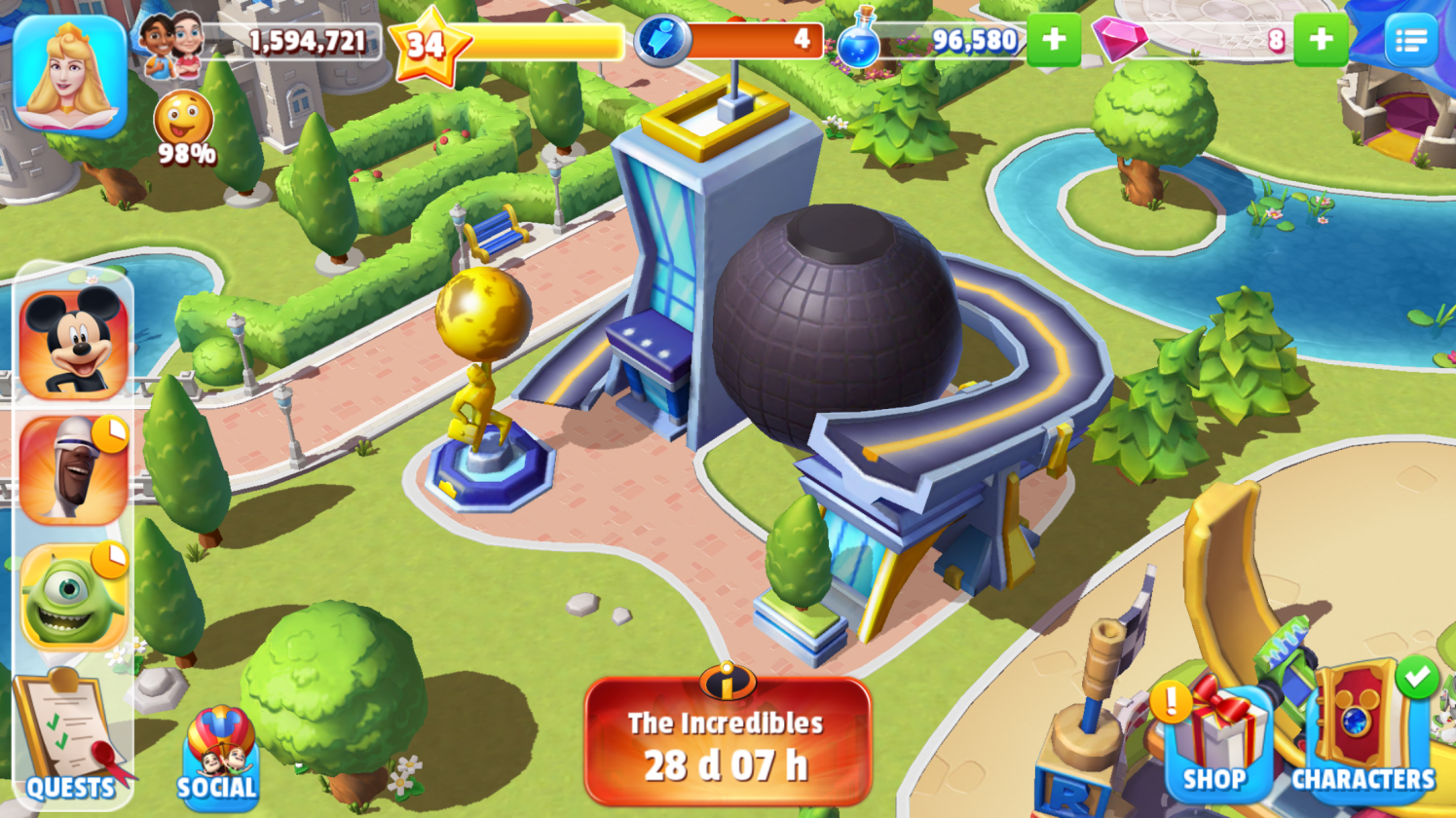Tap the blue event currency icon

click(662, 41)
